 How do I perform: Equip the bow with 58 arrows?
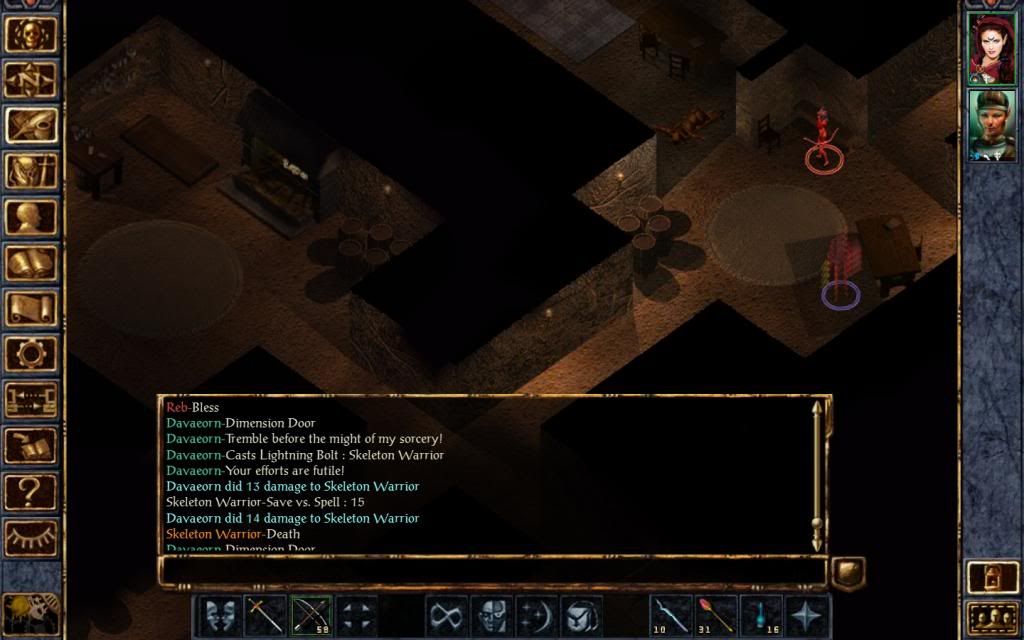[x=311, y=615]
